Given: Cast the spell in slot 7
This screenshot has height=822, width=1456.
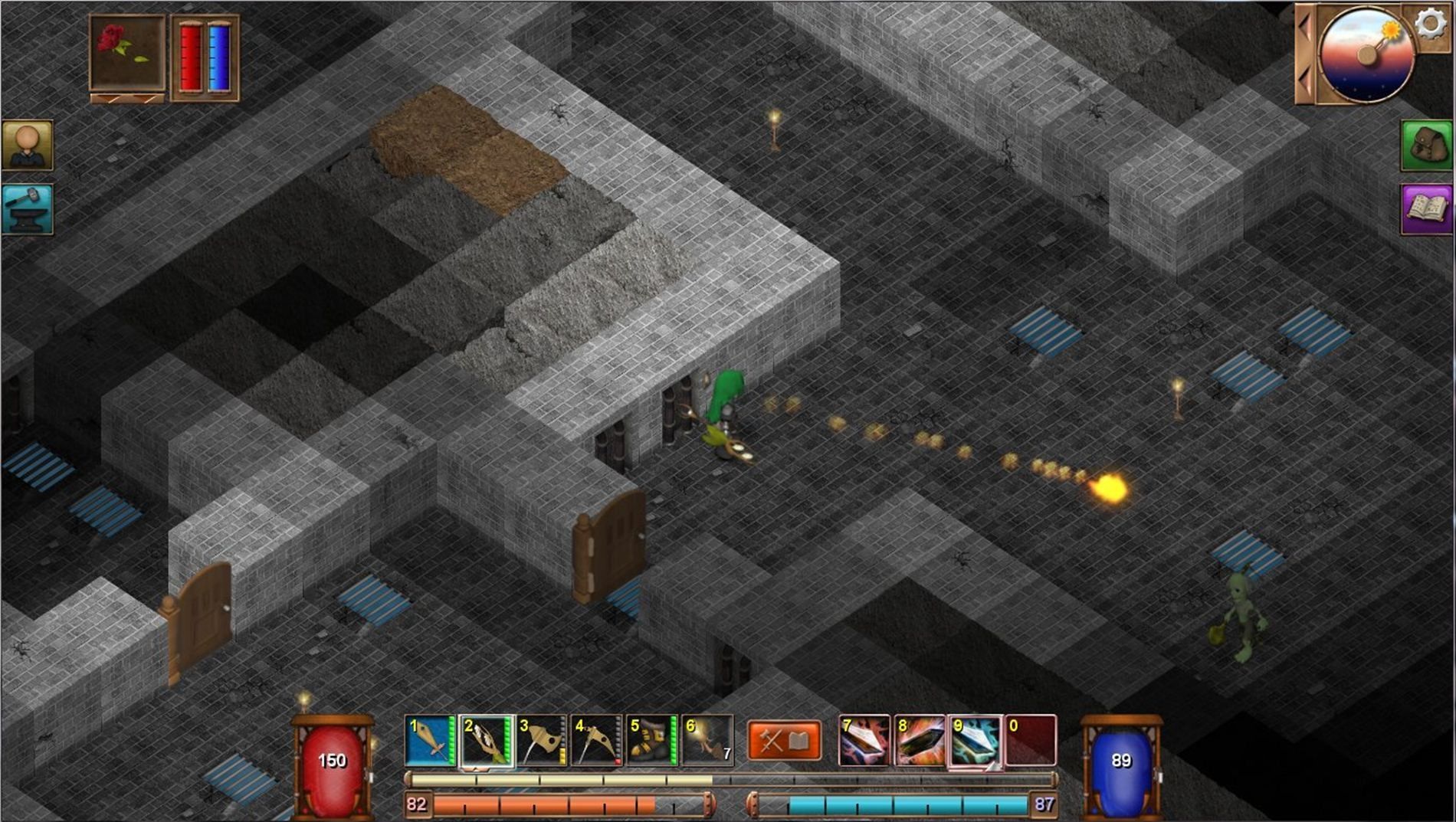Looking at the screenshot, I should tap(864, 740).
